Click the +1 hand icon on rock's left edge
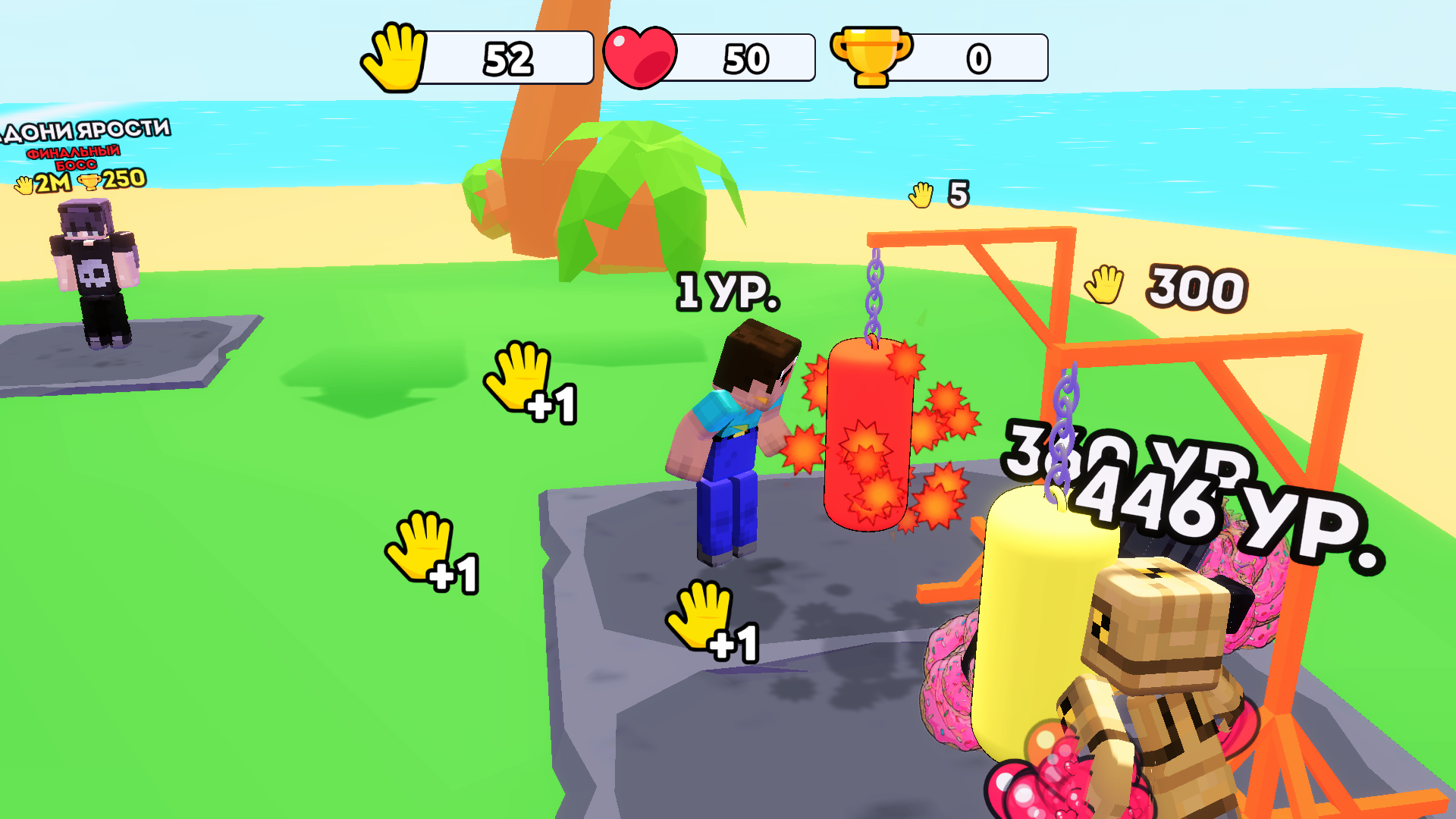Screen dimensions: 1456x819 pyautogui.click(x=419, y=546)
